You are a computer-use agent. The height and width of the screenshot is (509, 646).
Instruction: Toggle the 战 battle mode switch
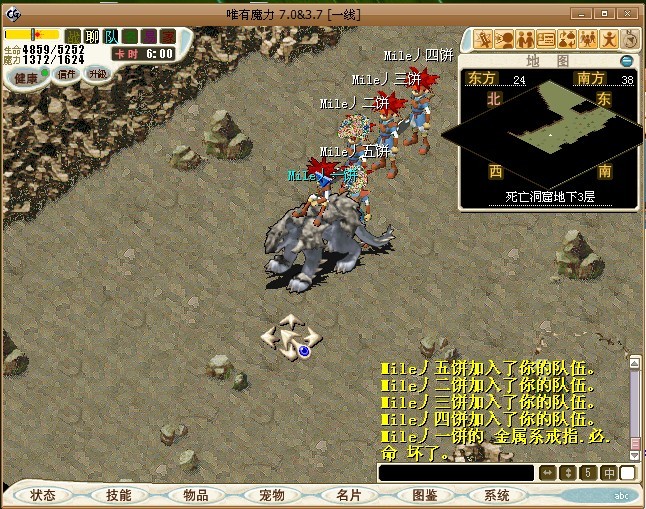pos(73,37)
